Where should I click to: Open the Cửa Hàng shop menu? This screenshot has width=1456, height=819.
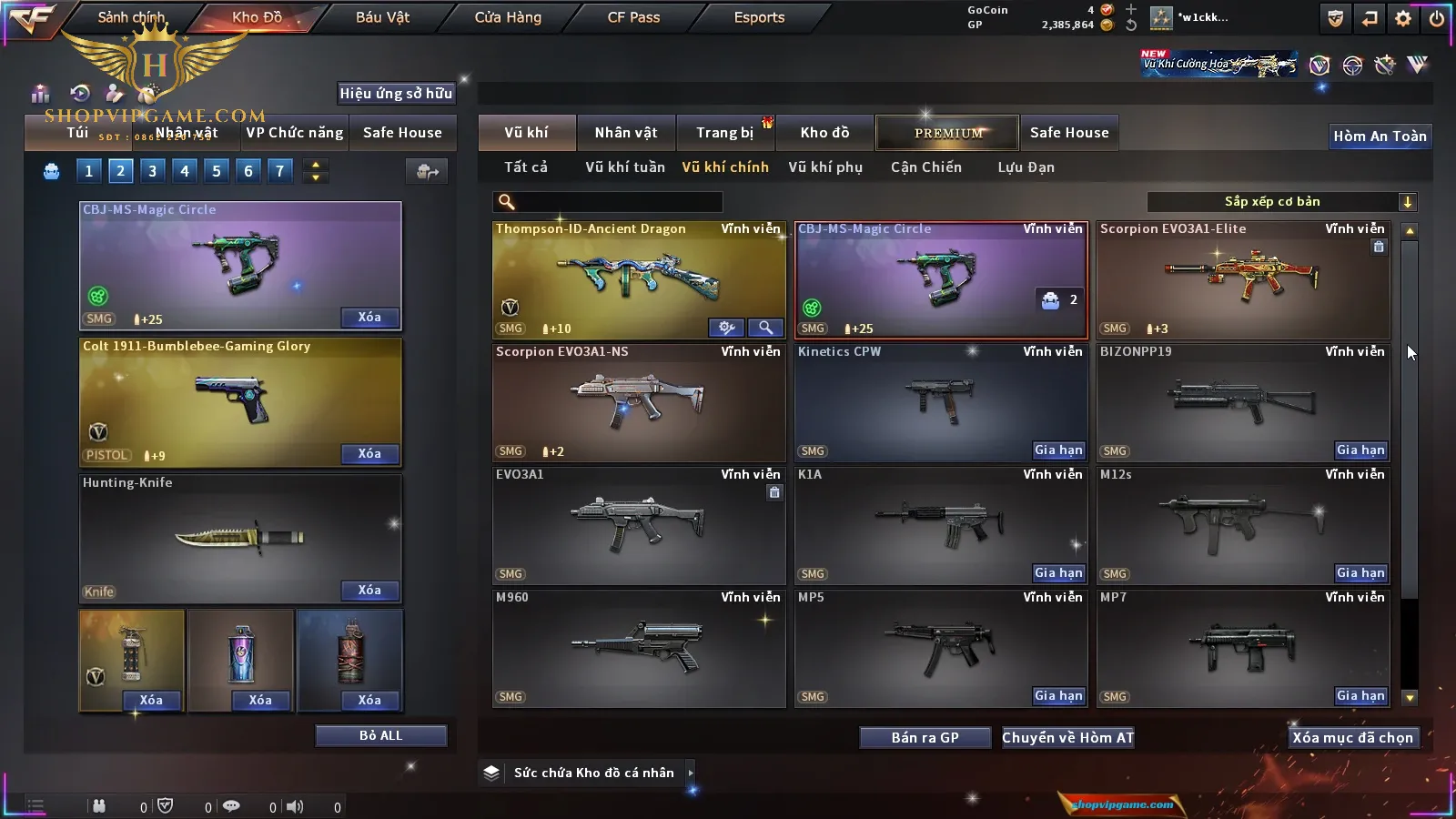tap(508, 17)
